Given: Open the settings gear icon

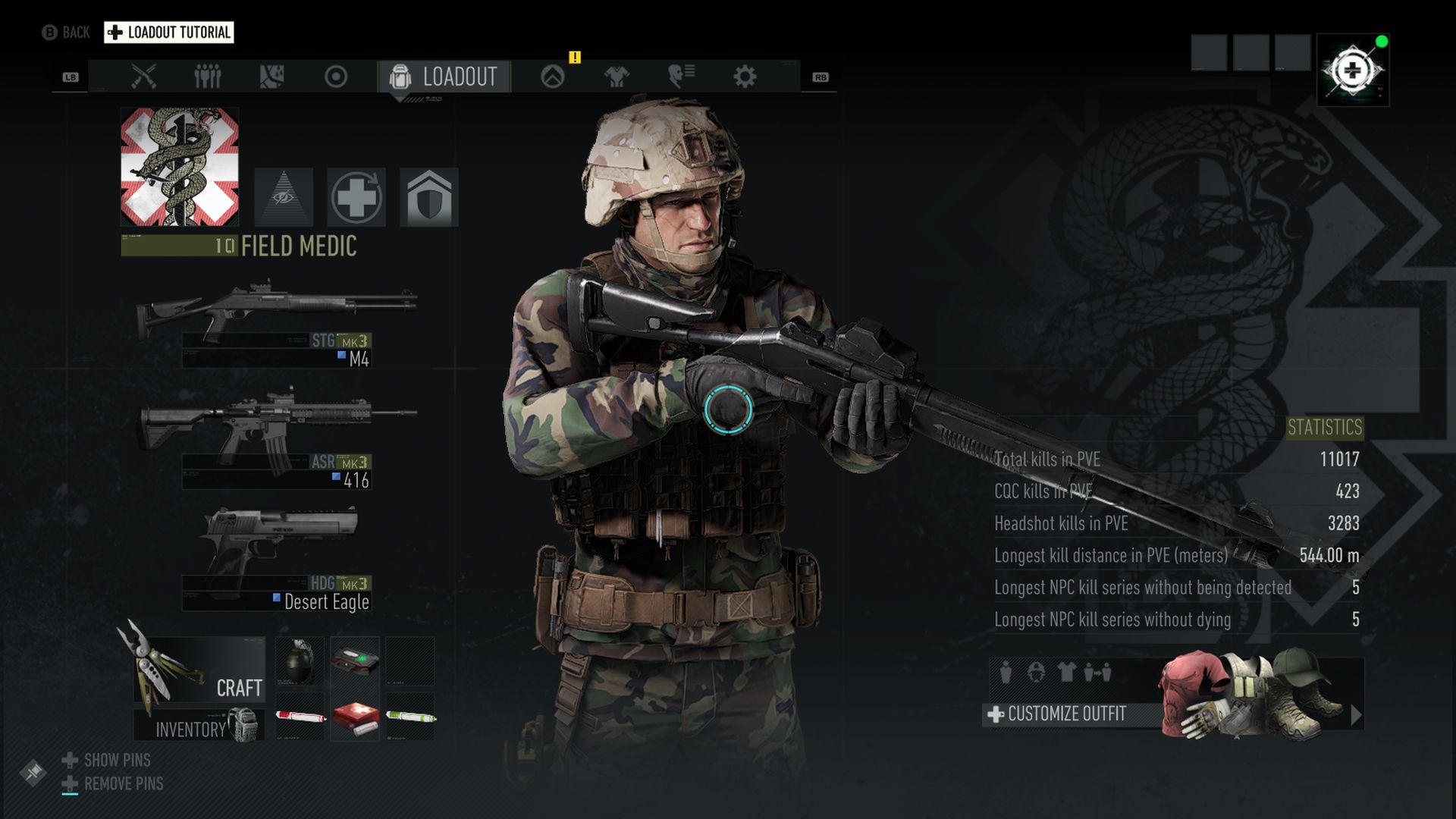Looking at the screenshot, I should click(x=745, y=75).
